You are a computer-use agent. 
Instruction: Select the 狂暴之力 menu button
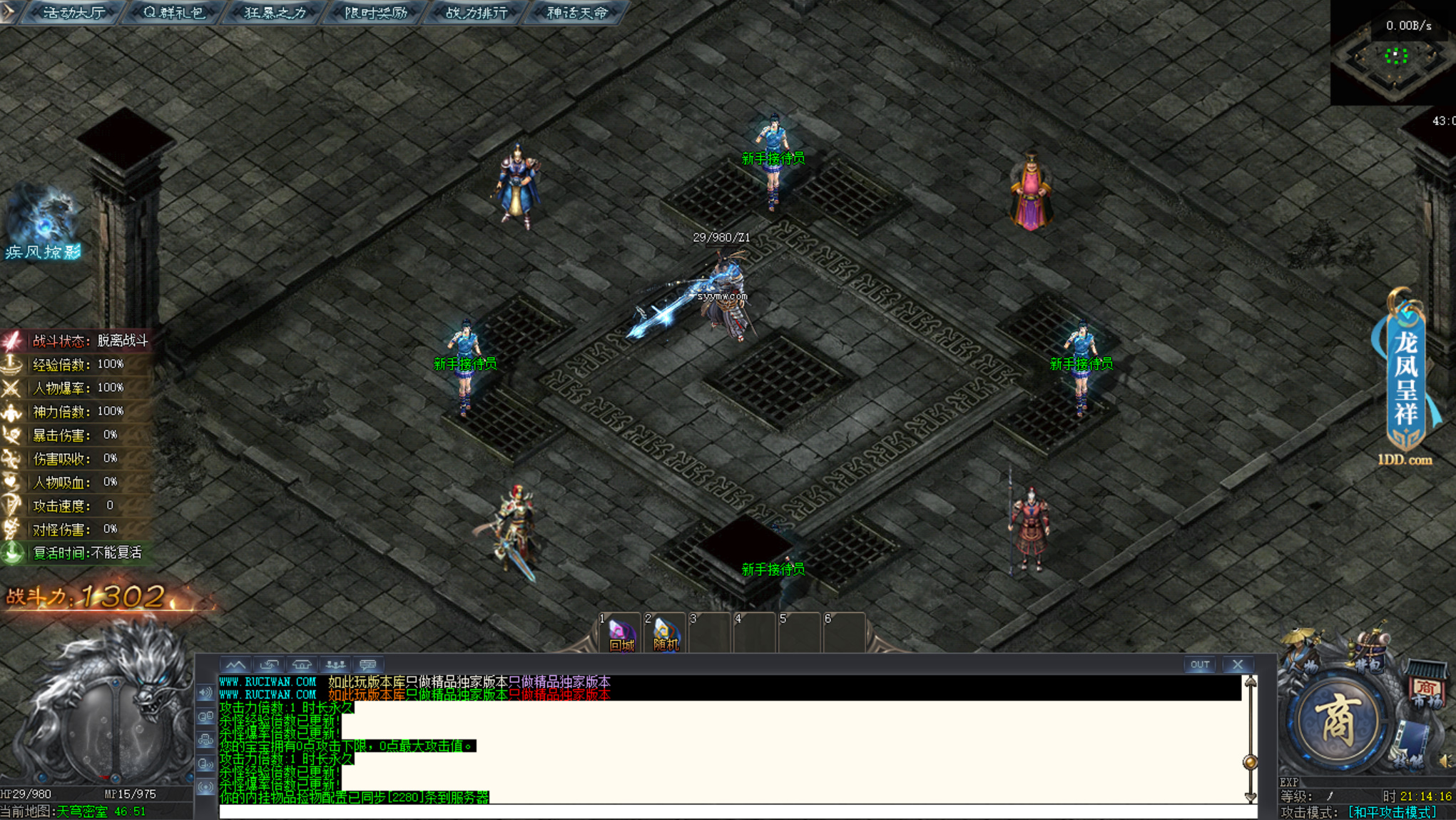coord(275,13)
